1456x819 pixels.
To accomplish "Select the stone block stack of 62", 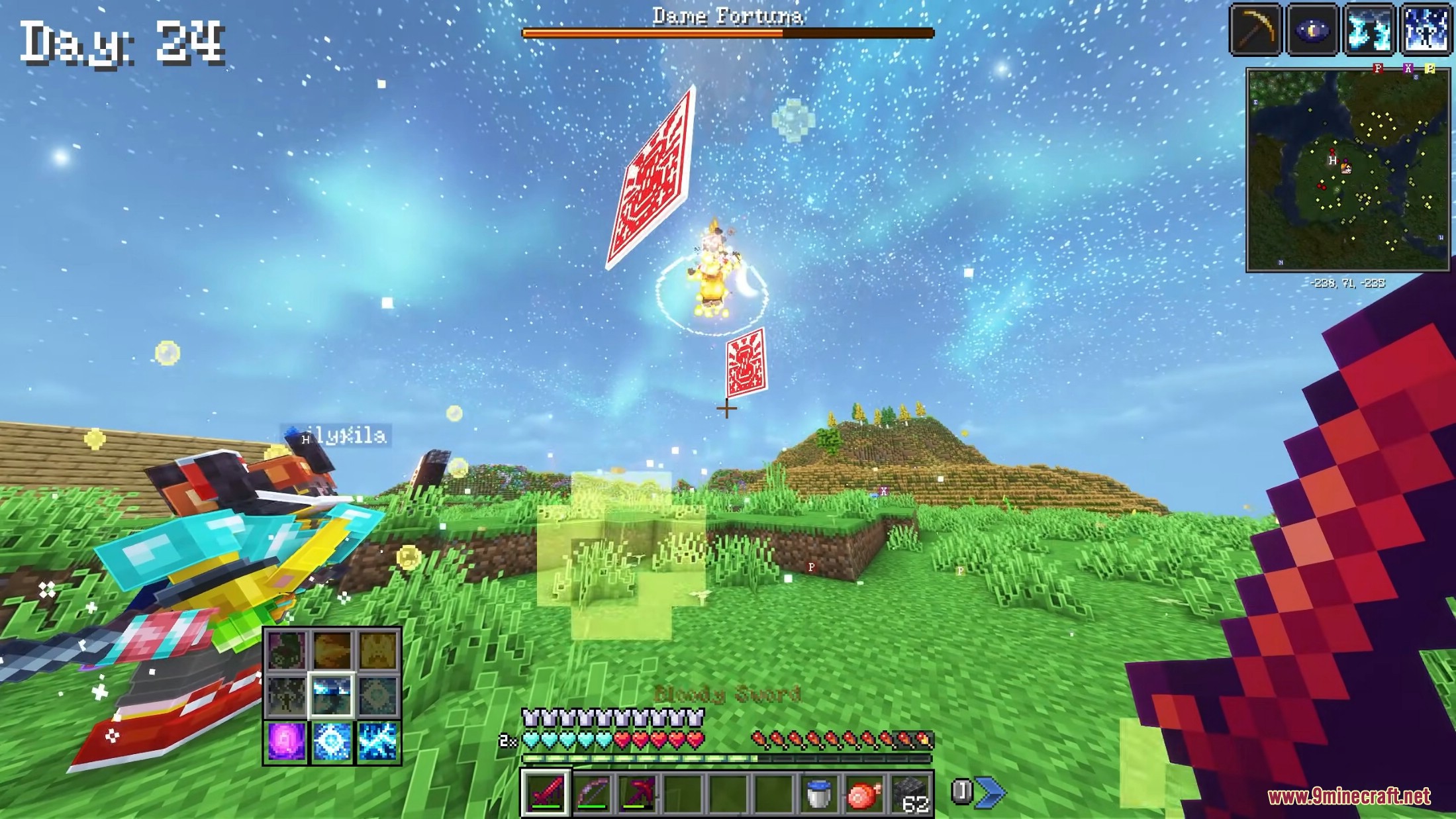I will pos(910,793).
